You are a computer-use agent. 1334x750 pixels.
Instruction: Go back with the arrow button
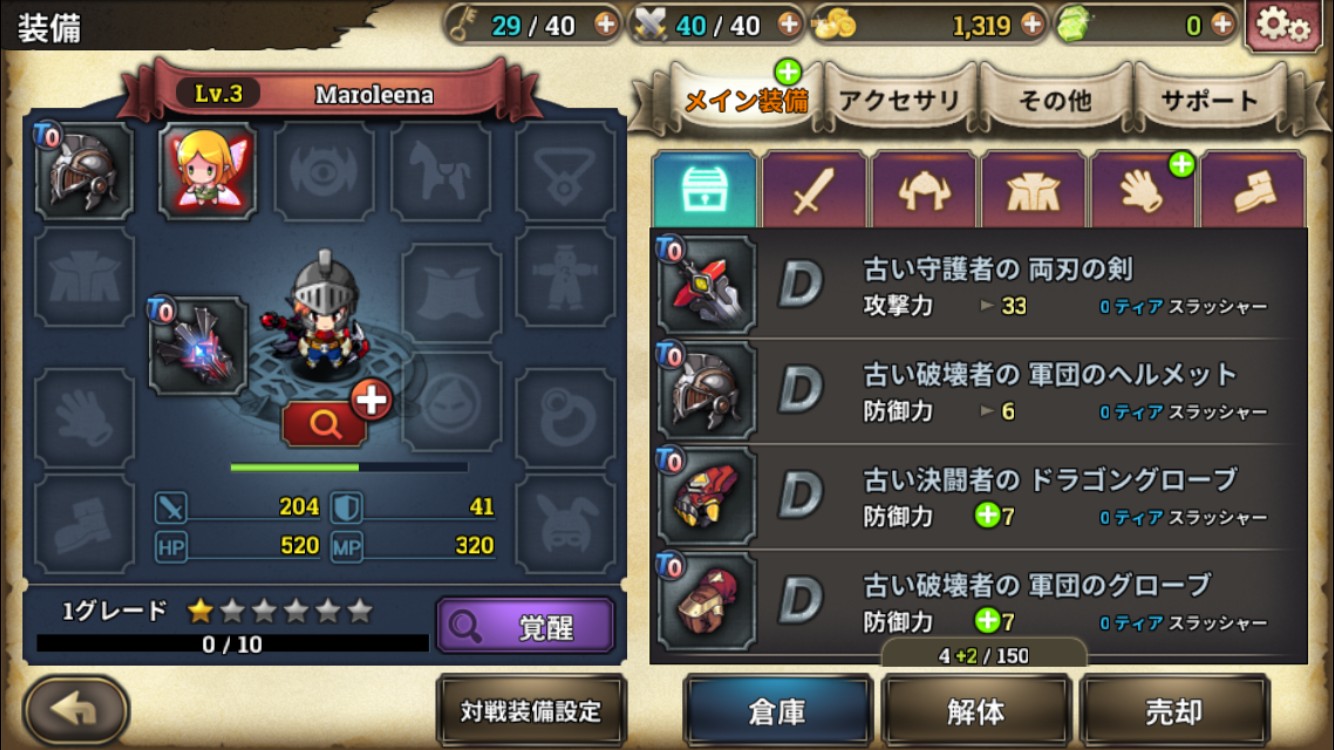click(76, 710)
